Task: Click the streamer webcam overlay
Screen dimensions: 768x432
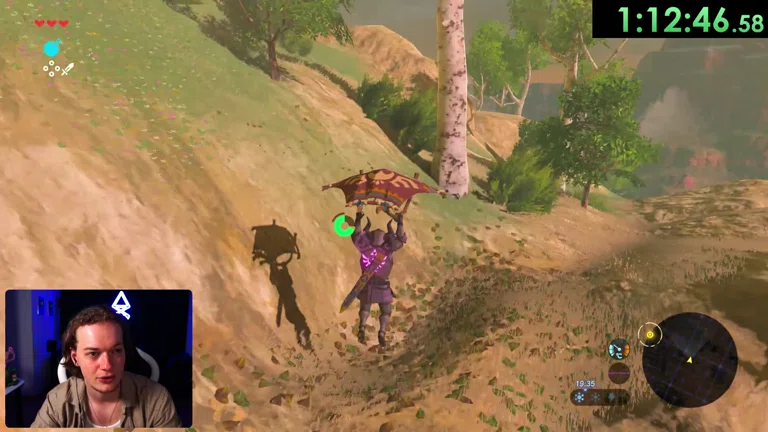Action: coord(98,359)
